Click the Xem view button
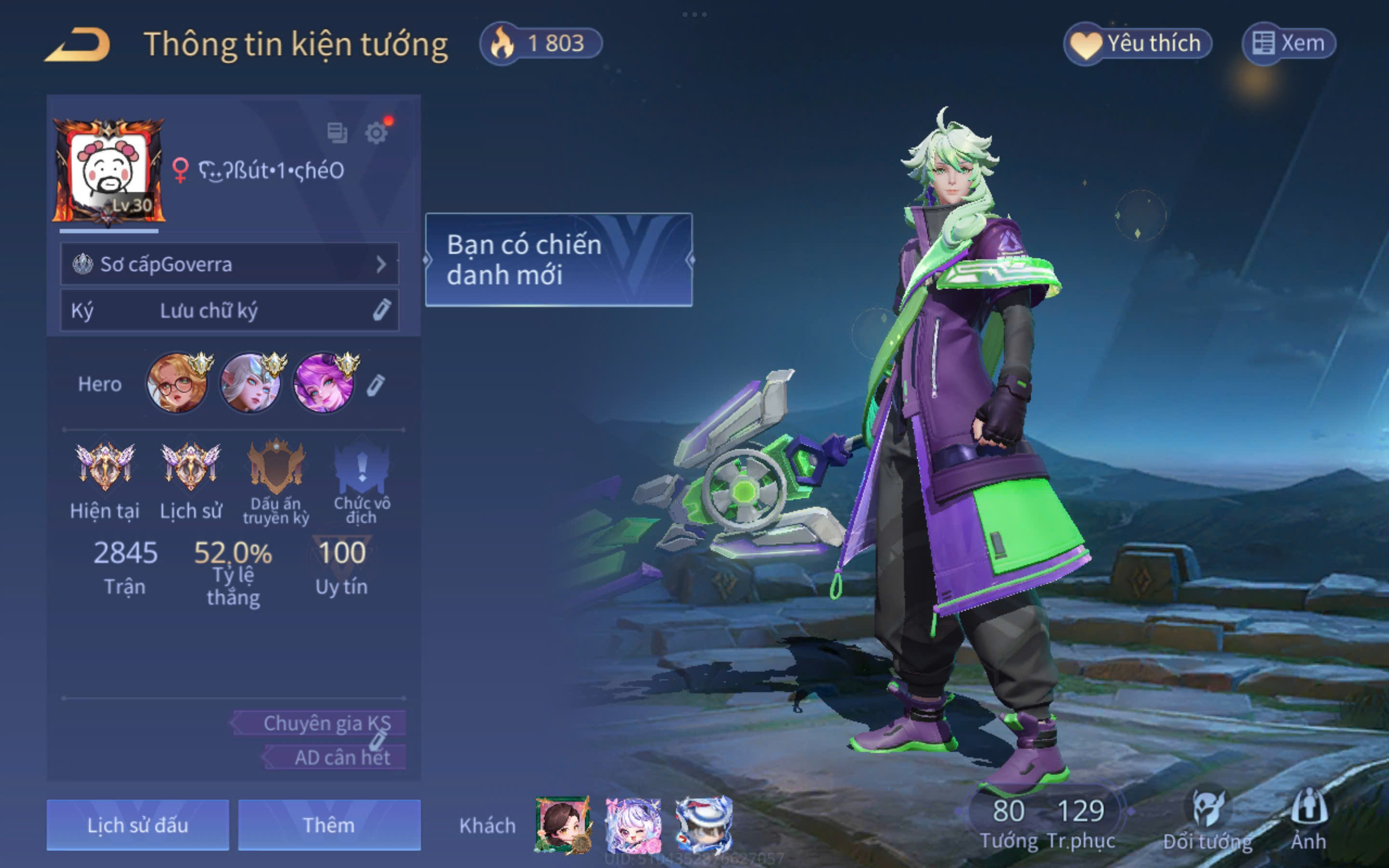Image resolution: width=1389 pixels, height=868 pixels. pos(1289,43)
